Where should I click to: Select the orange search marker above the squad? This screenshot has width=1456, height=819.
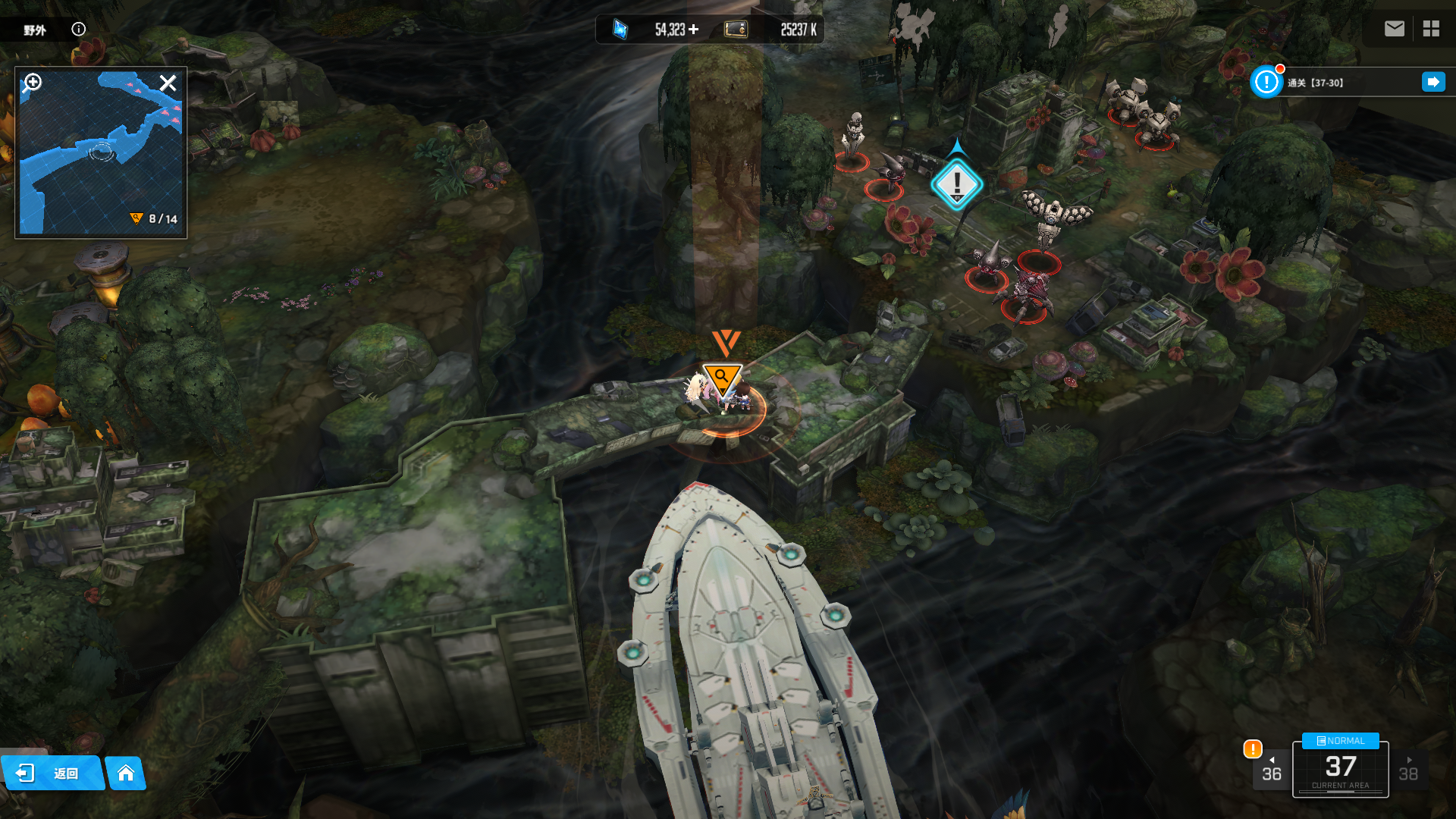coord(721,377)
